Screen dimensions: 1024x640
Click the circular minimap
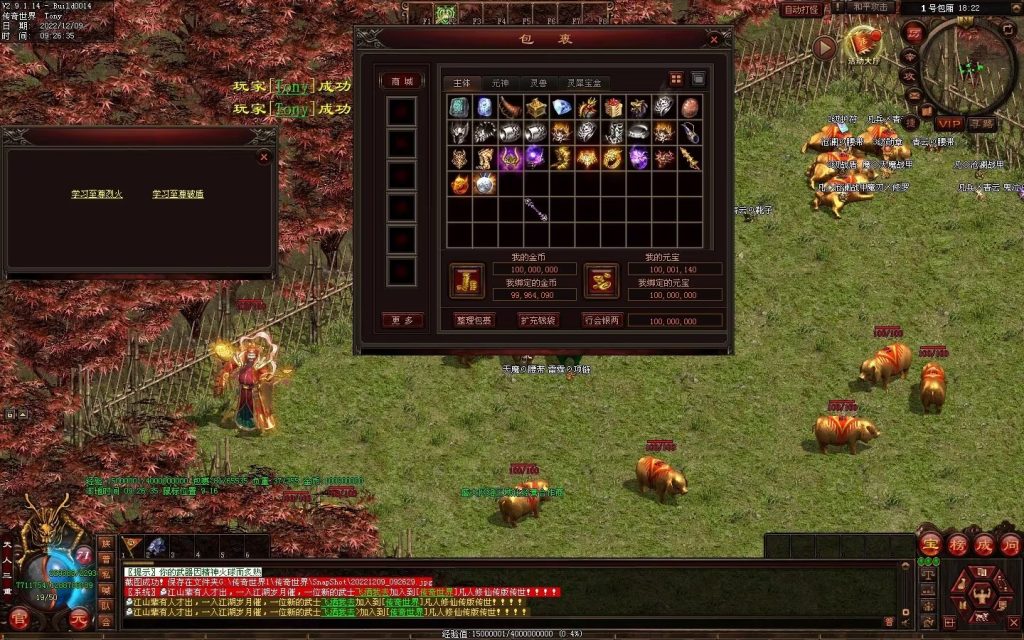click(967, 66)
